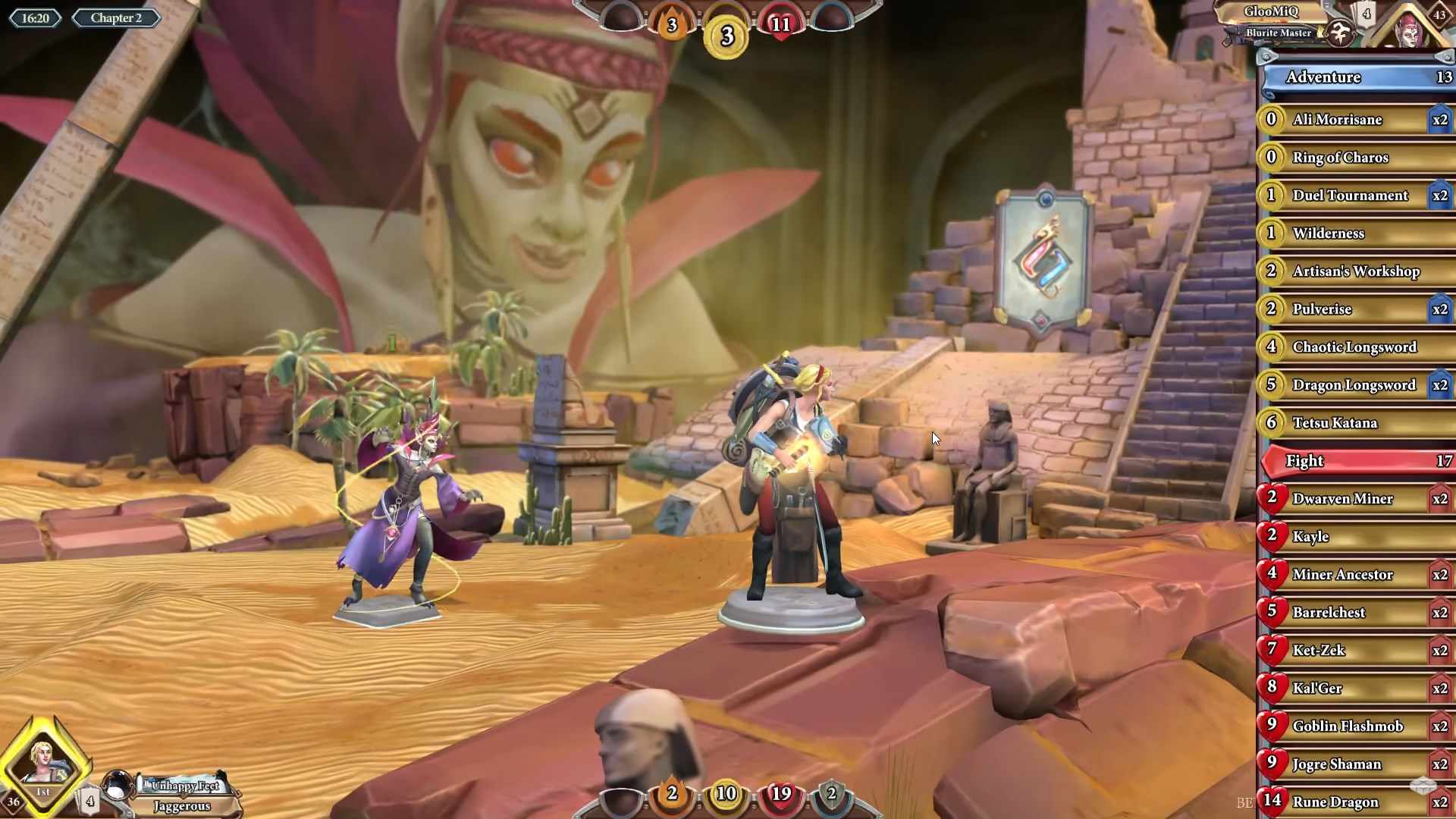This screenshot has width=1456, height=819.
Task: Pick the Barrelchest fight card
Action: coord(1354,613)
